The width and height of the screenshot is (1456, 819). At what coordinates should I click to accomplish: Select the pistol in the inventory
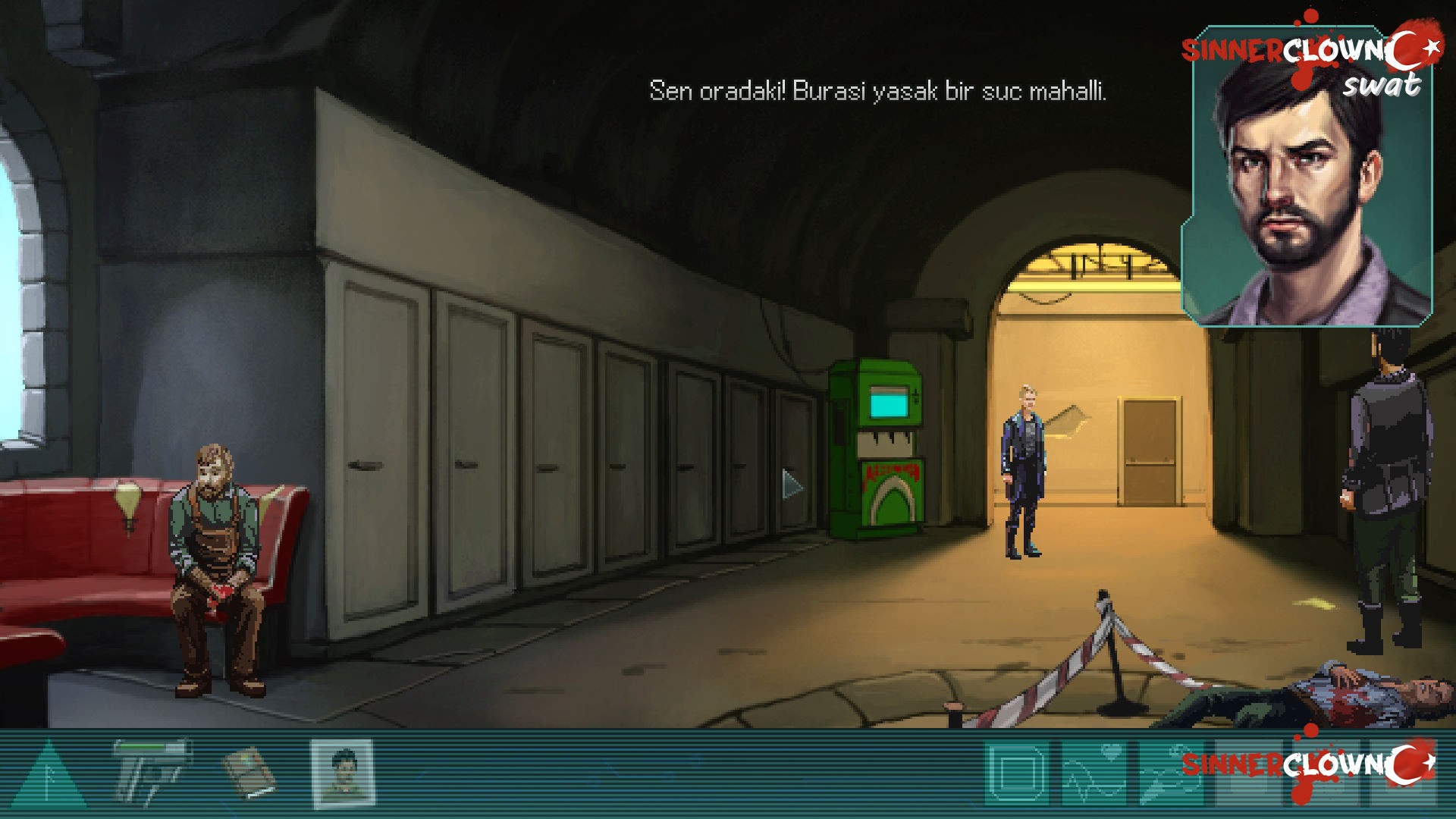[151, 770]
